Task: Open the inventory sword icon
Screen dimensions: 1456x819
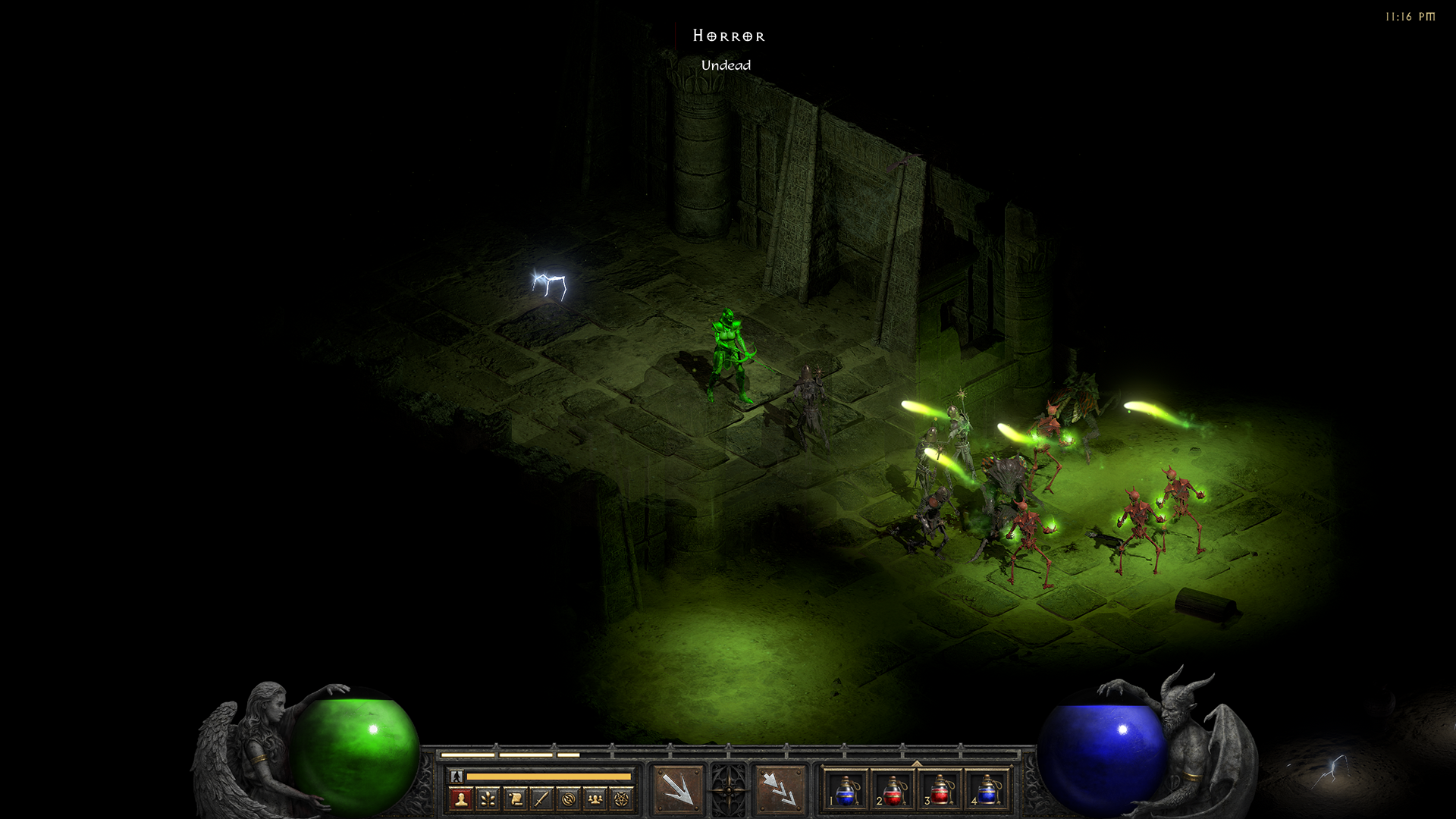Action: coord(541,799)
